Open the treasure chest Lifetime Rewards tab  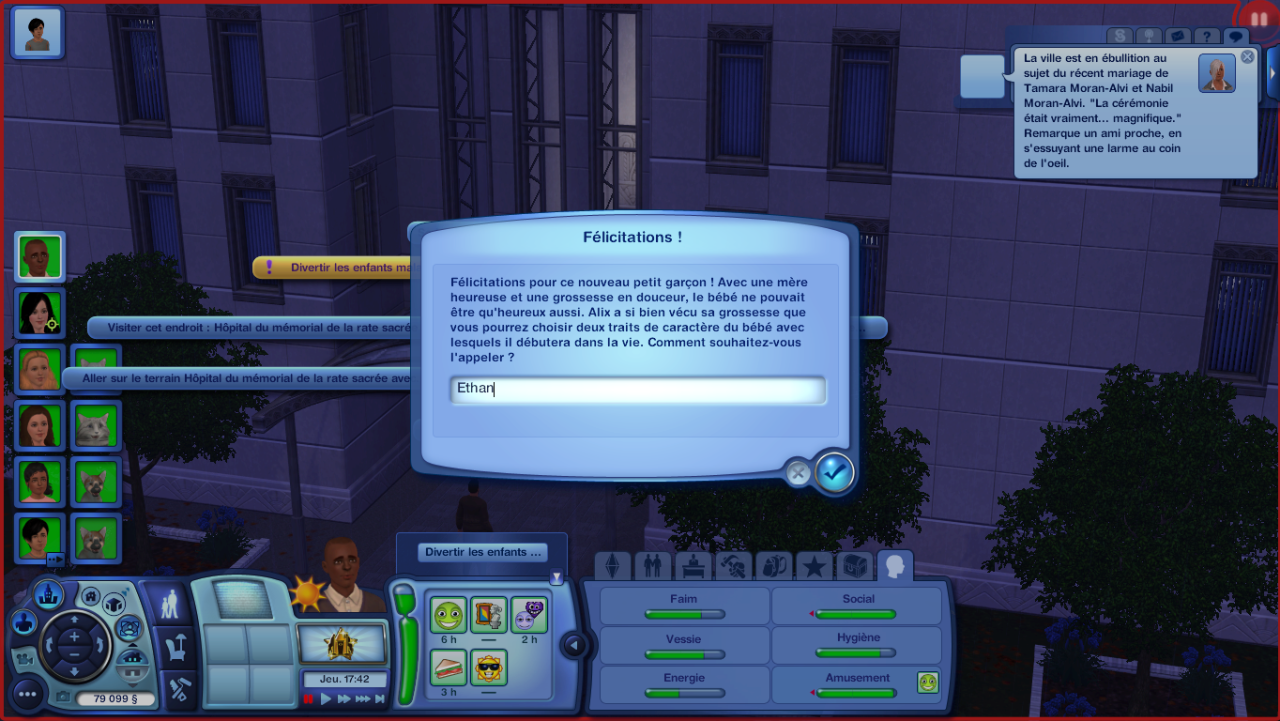[x=854, y=567]
